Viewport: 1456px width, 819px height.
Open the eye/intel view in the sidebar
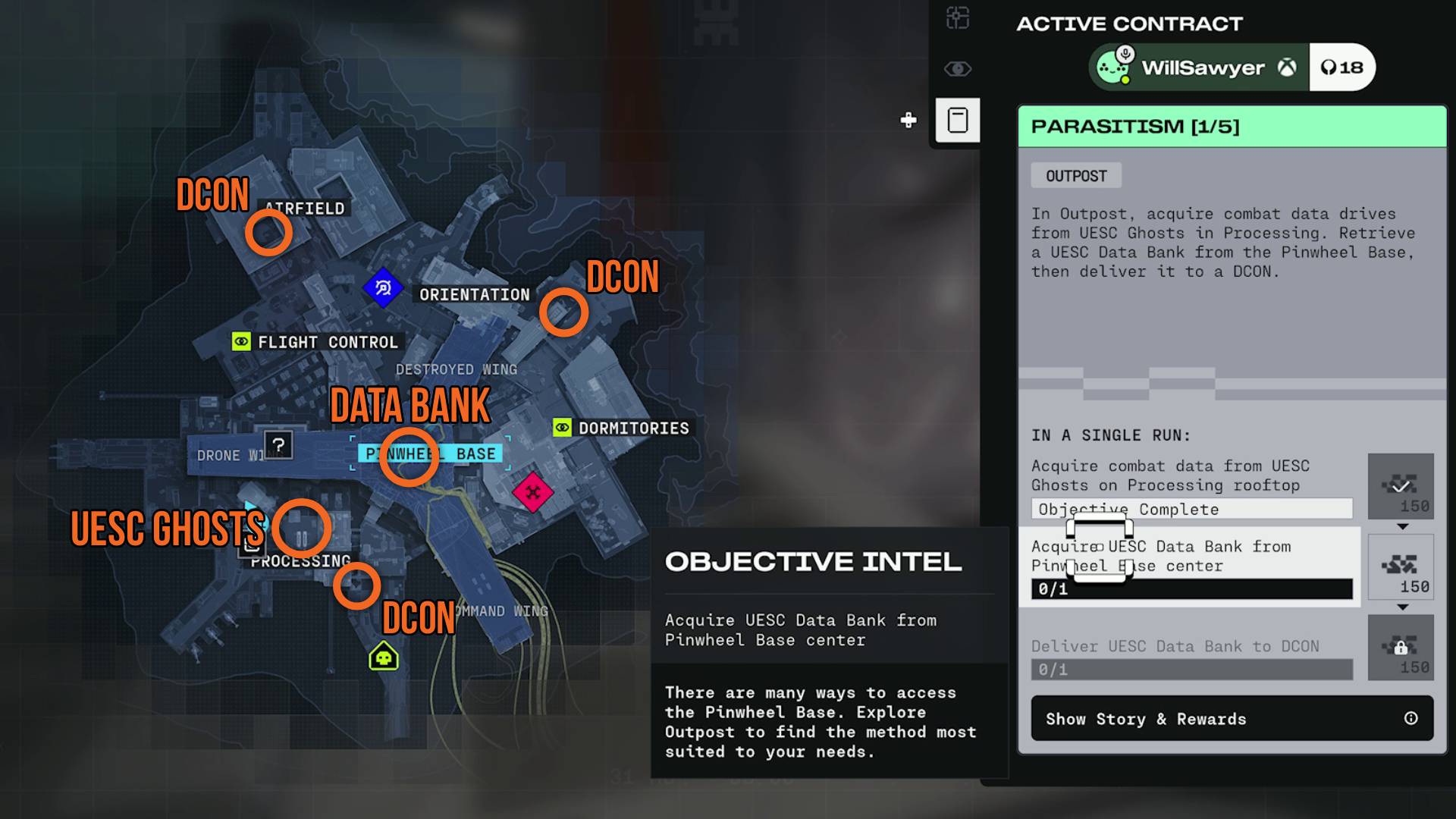pyautogui.click(x=957, y=68)
